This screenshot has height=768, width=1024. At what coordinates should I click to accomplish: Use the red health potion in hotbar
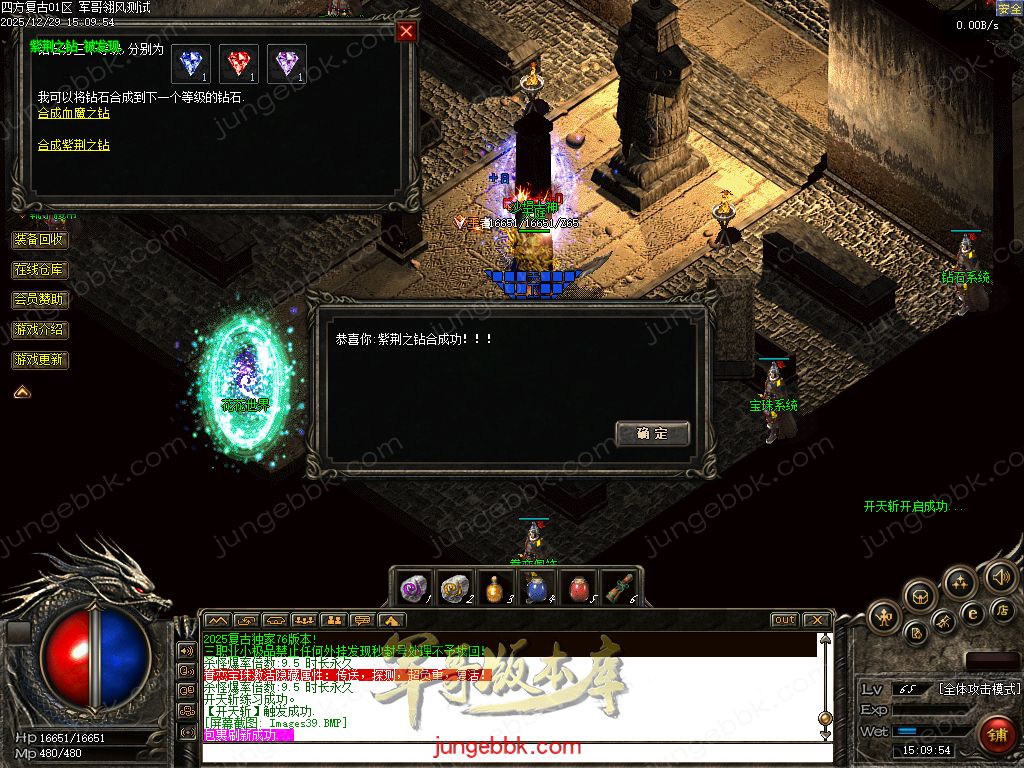(x=578, y=587)
